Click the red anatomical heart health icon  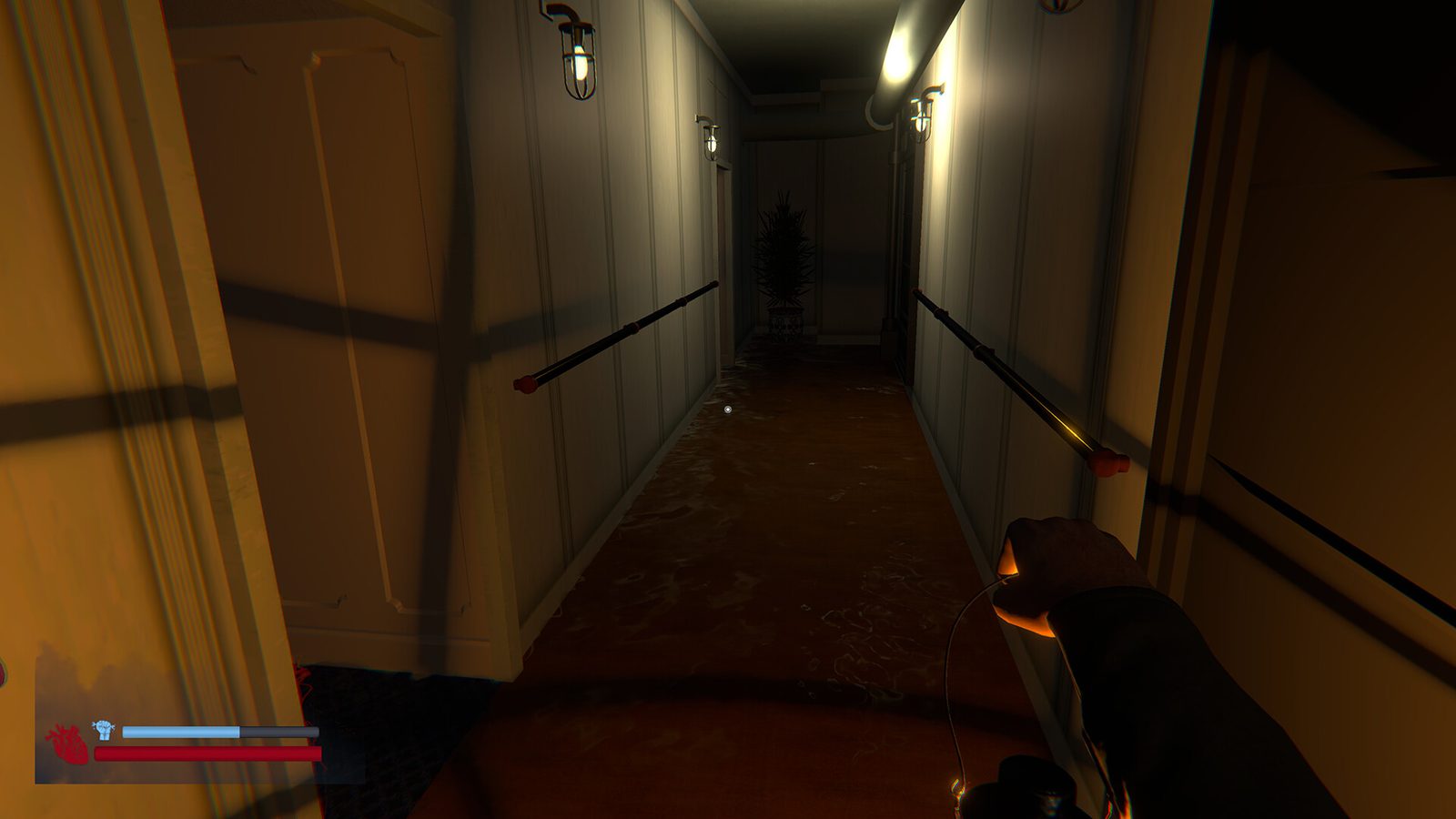tap(67, 744)
